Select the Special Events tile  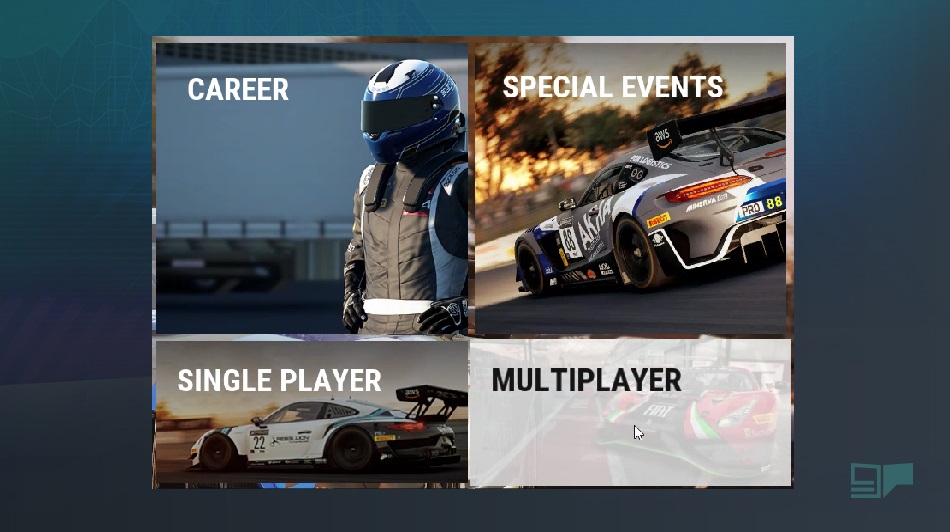(630, 188)
